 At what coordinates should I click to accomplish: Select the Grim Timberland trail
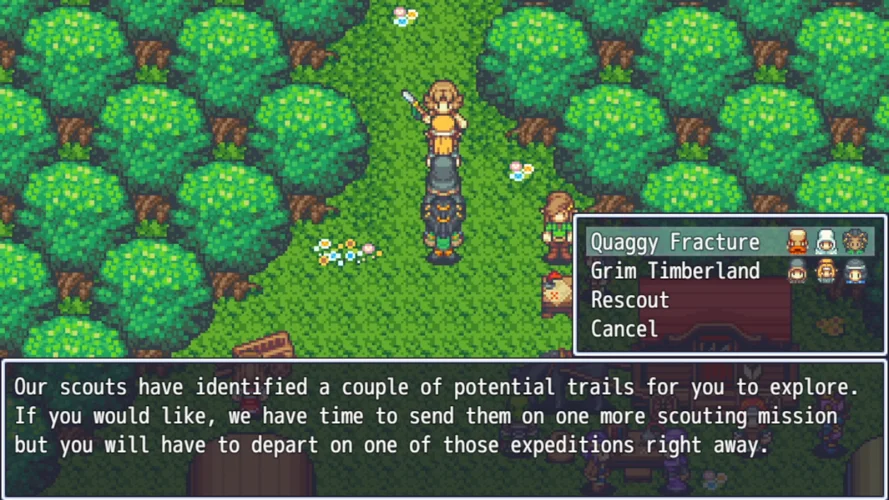(675, 271)
